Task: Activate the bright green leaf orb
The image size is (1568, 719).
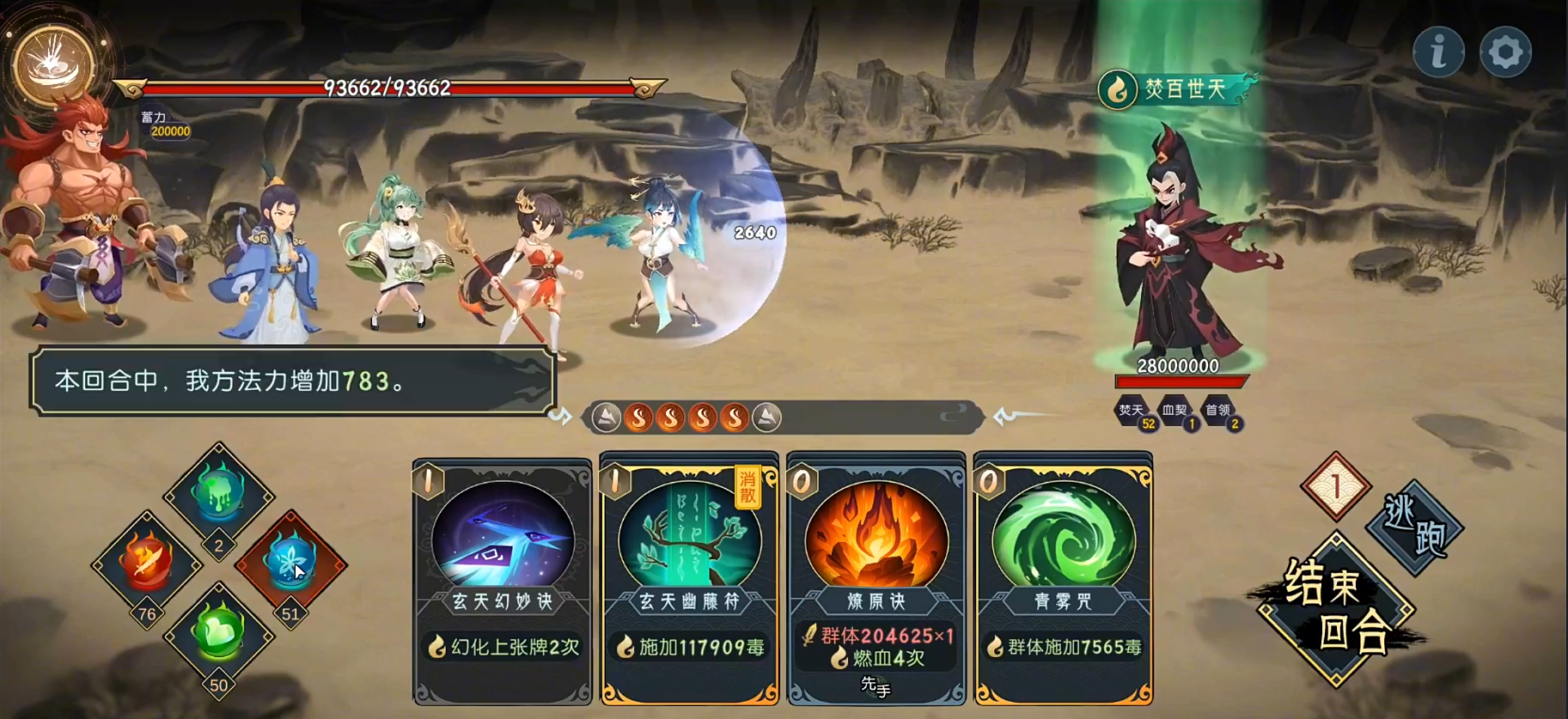Action: pos(218,634)
